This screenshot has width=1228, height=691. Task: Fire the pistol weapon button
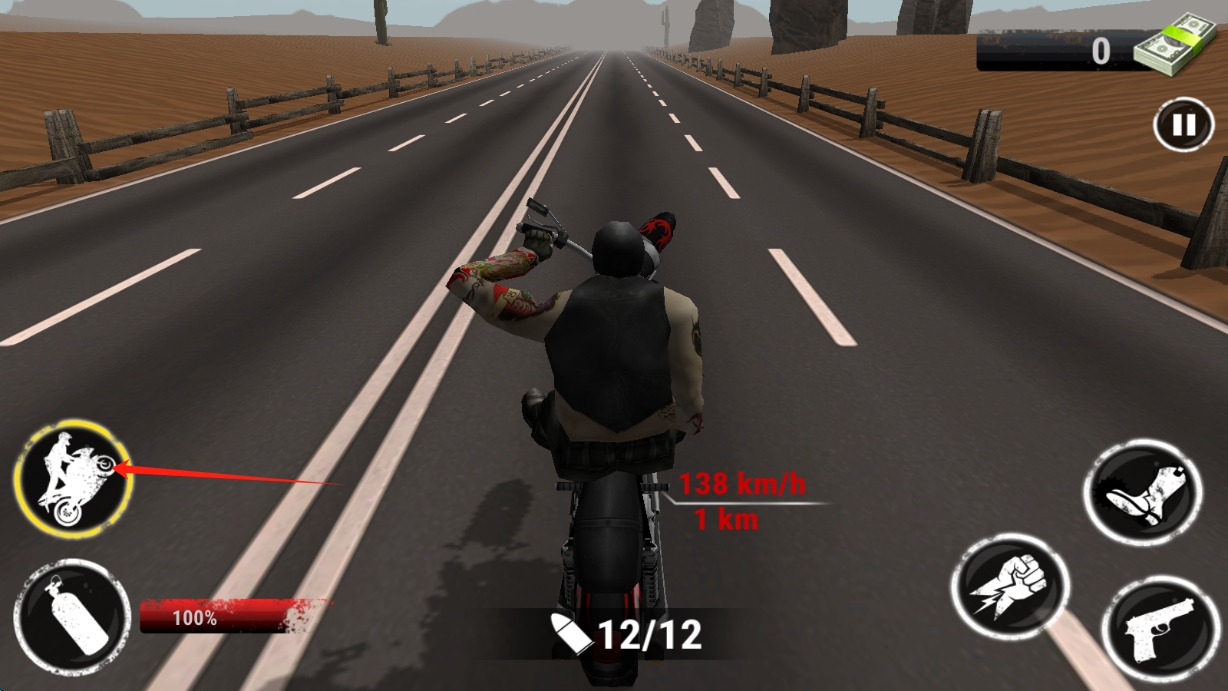(1160, 630)
